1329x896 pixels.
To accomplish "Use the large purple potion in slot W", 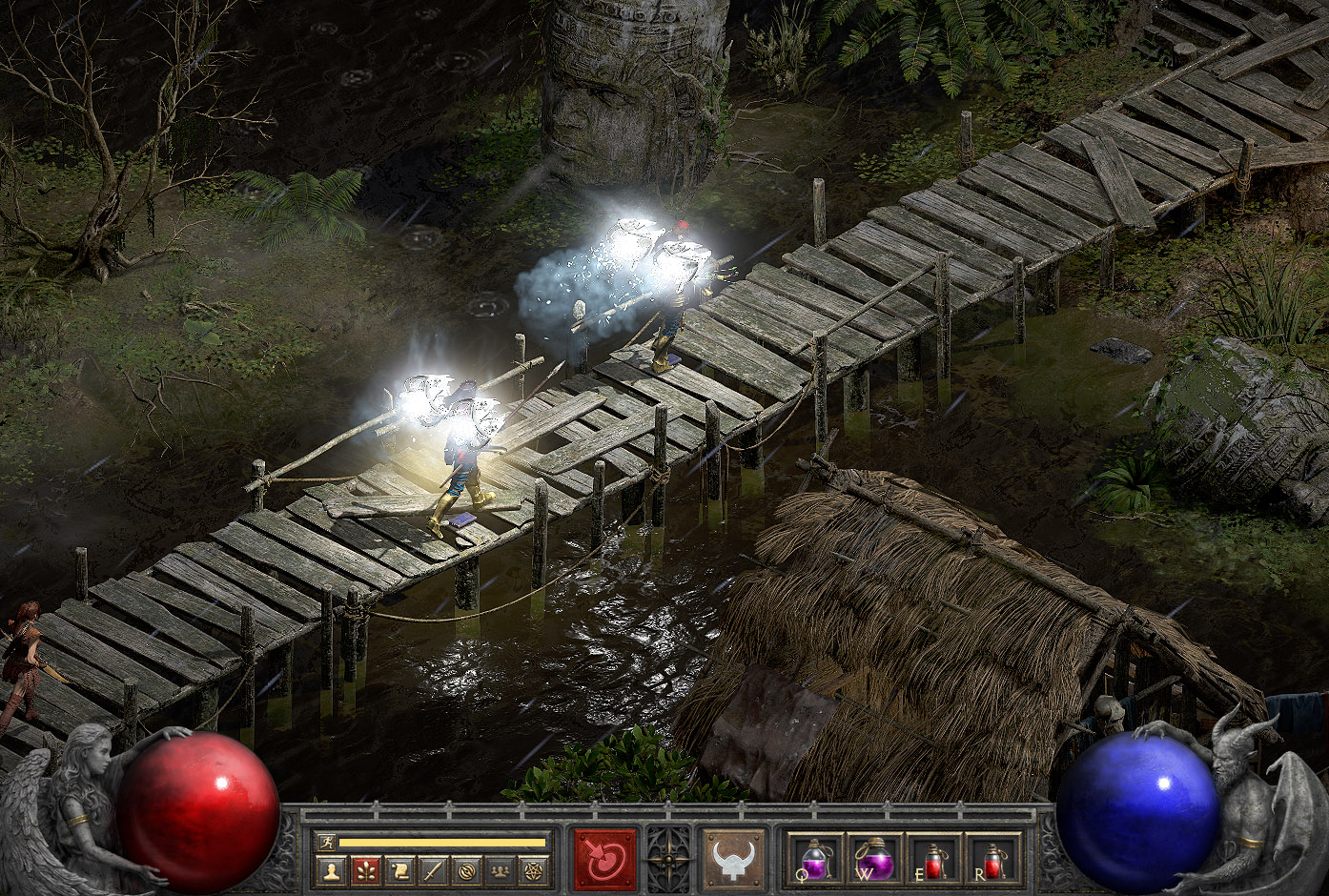I will (x=875, y=860).
